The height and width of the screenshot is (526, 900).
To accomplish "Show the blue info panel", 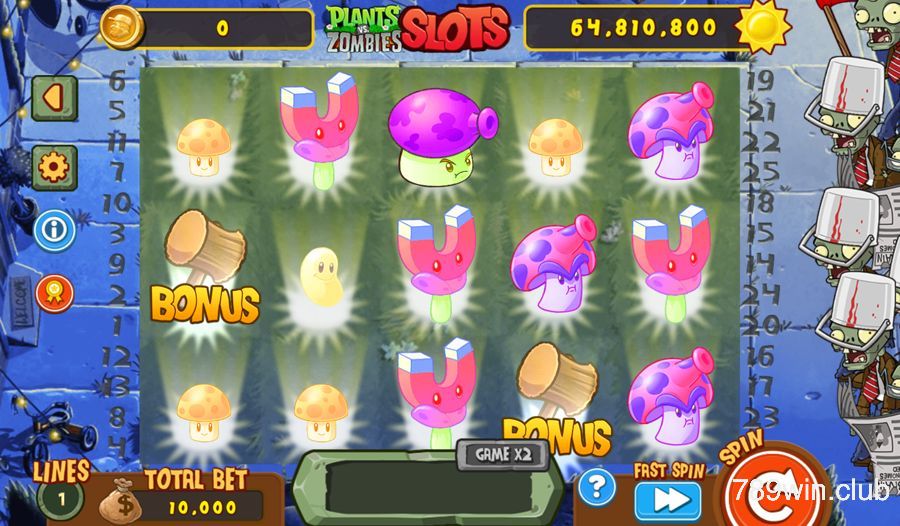I will point(54,231).
